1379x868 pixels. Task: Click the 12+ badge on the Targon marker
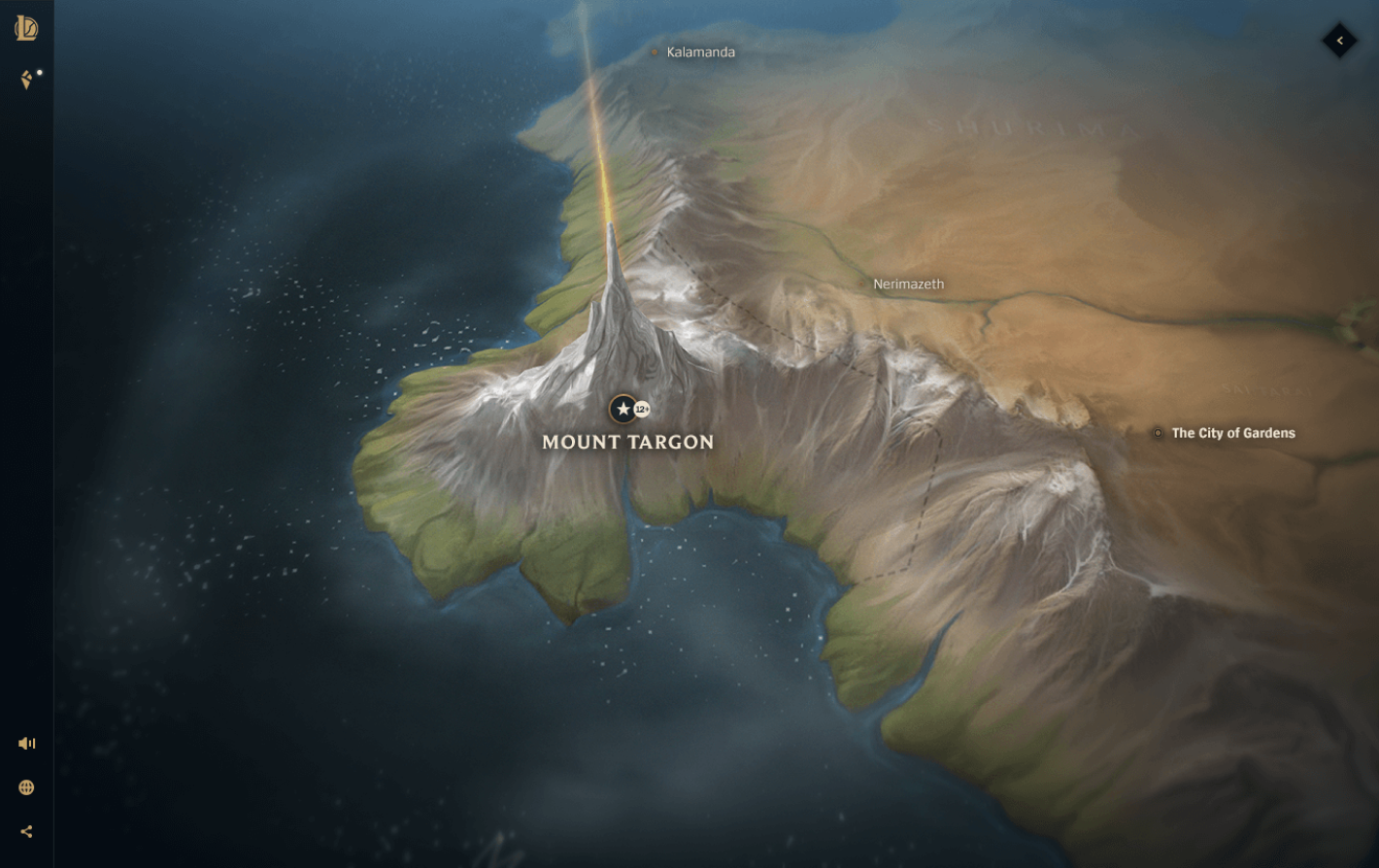(x=641, y=408)
